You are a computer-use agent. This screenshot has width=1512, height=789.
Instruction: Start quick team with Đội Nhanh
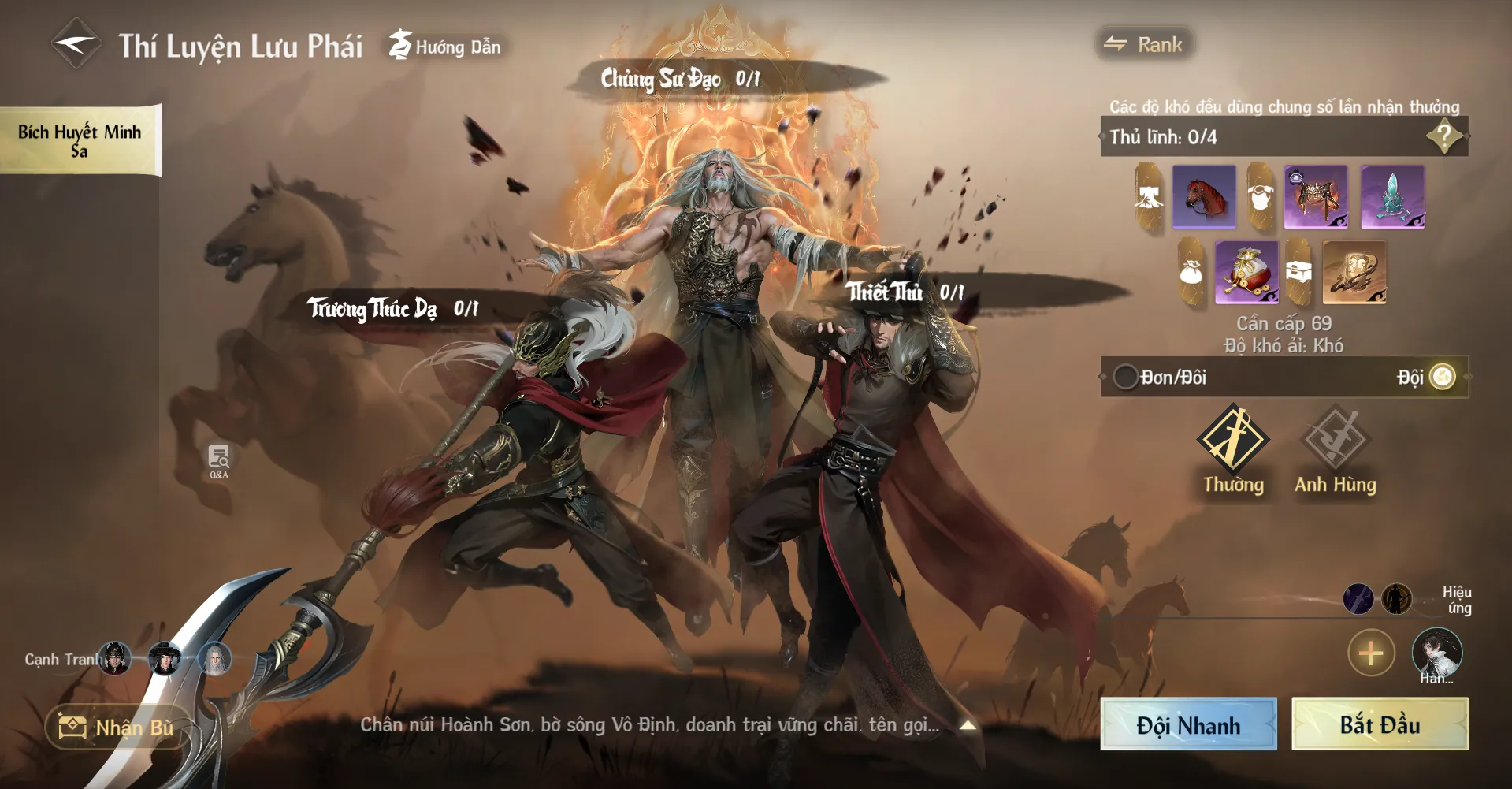pyautogui.click(x=1188, y=724)
